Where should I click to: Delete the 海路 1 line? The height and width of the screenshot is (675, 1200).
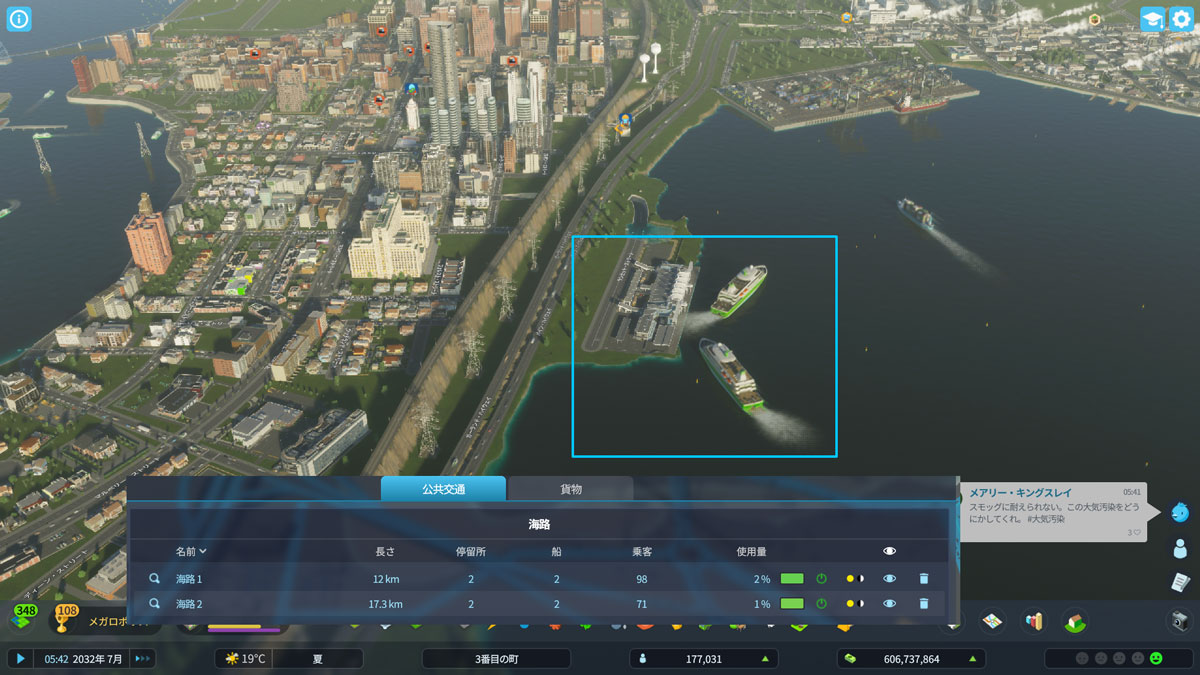tap(923, 579)
